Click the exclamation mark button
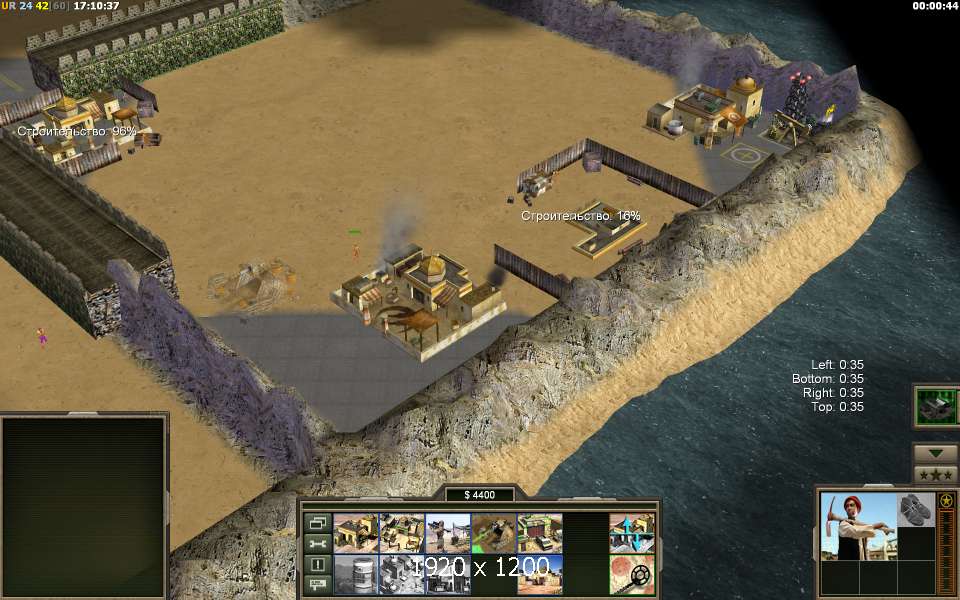This screenshot has height=600, width=960. [x=317, y=564]
